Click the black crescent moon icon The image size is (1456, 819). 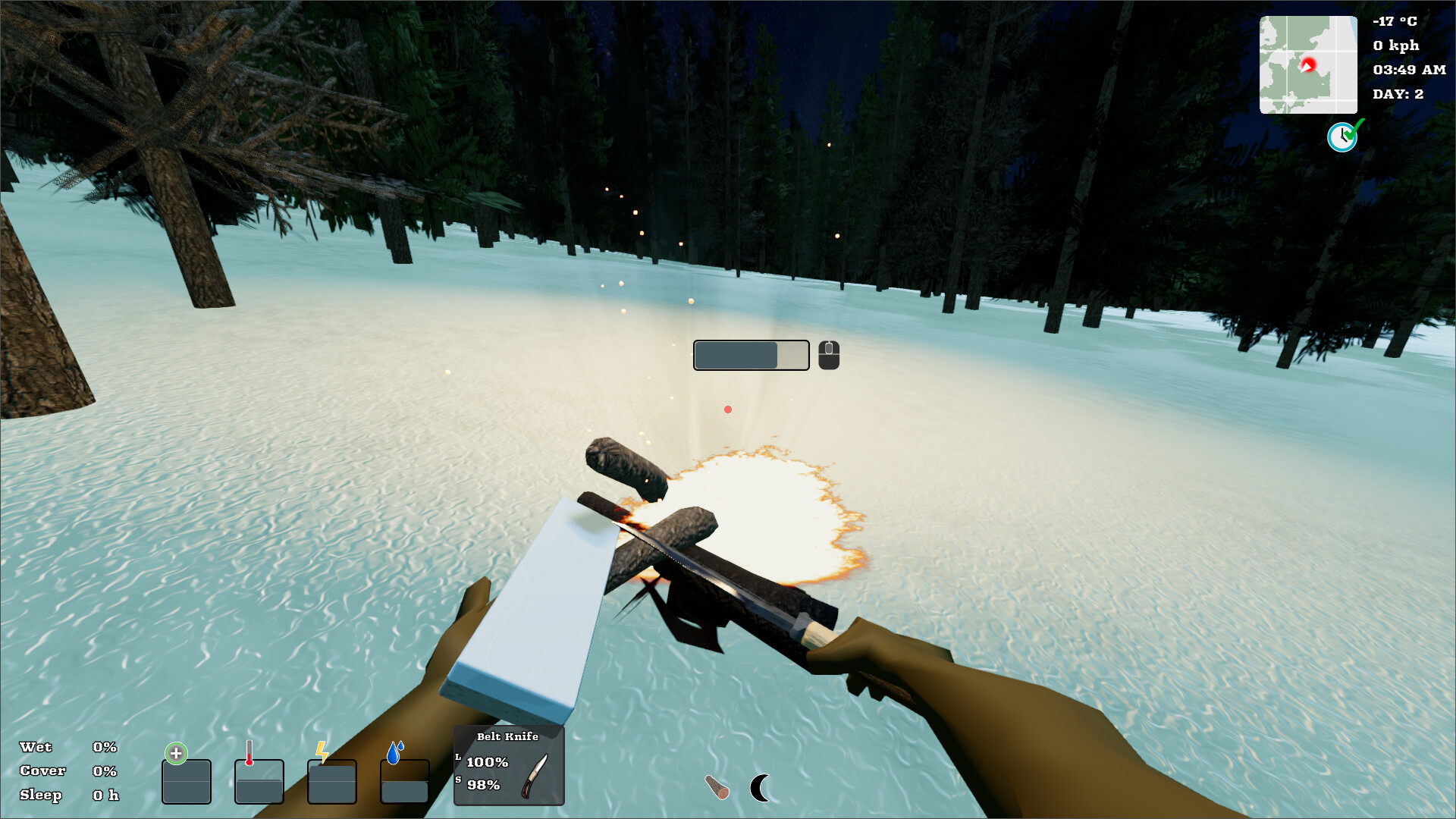click(761, 788)
